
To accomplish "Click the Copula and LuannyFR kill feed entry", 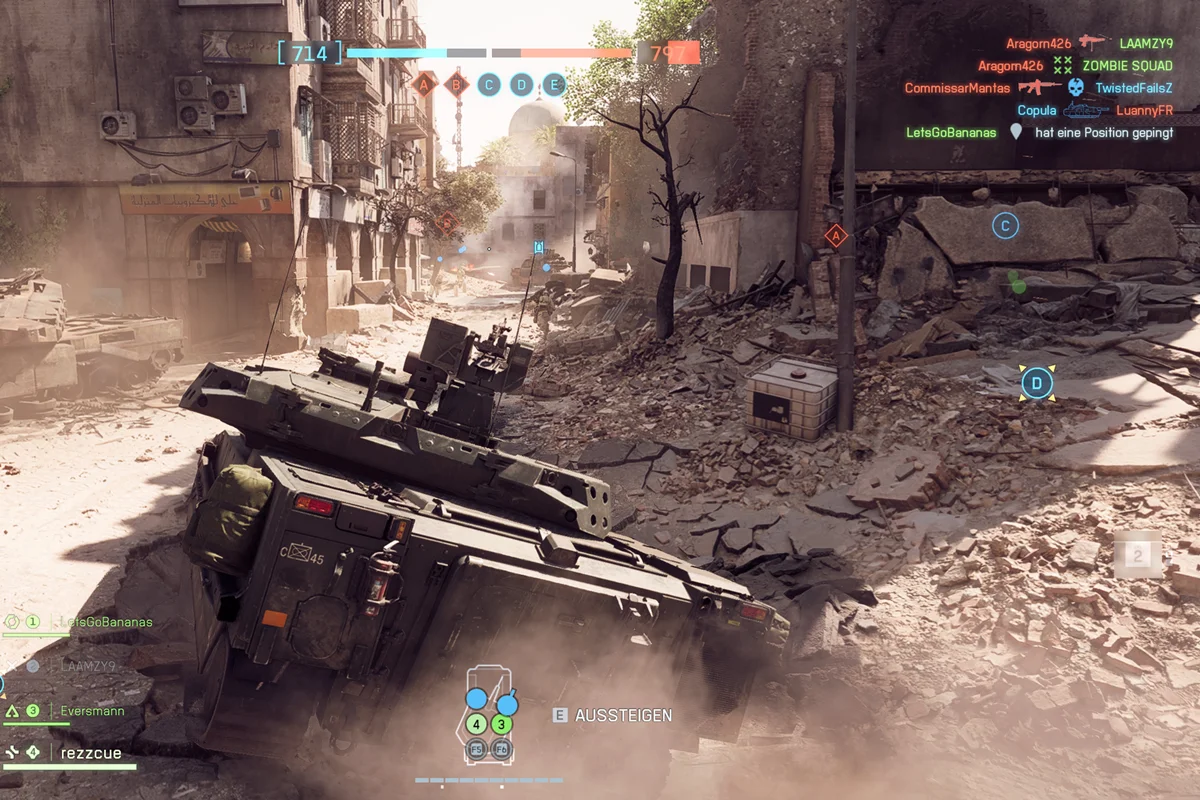I will point(1095,110).
